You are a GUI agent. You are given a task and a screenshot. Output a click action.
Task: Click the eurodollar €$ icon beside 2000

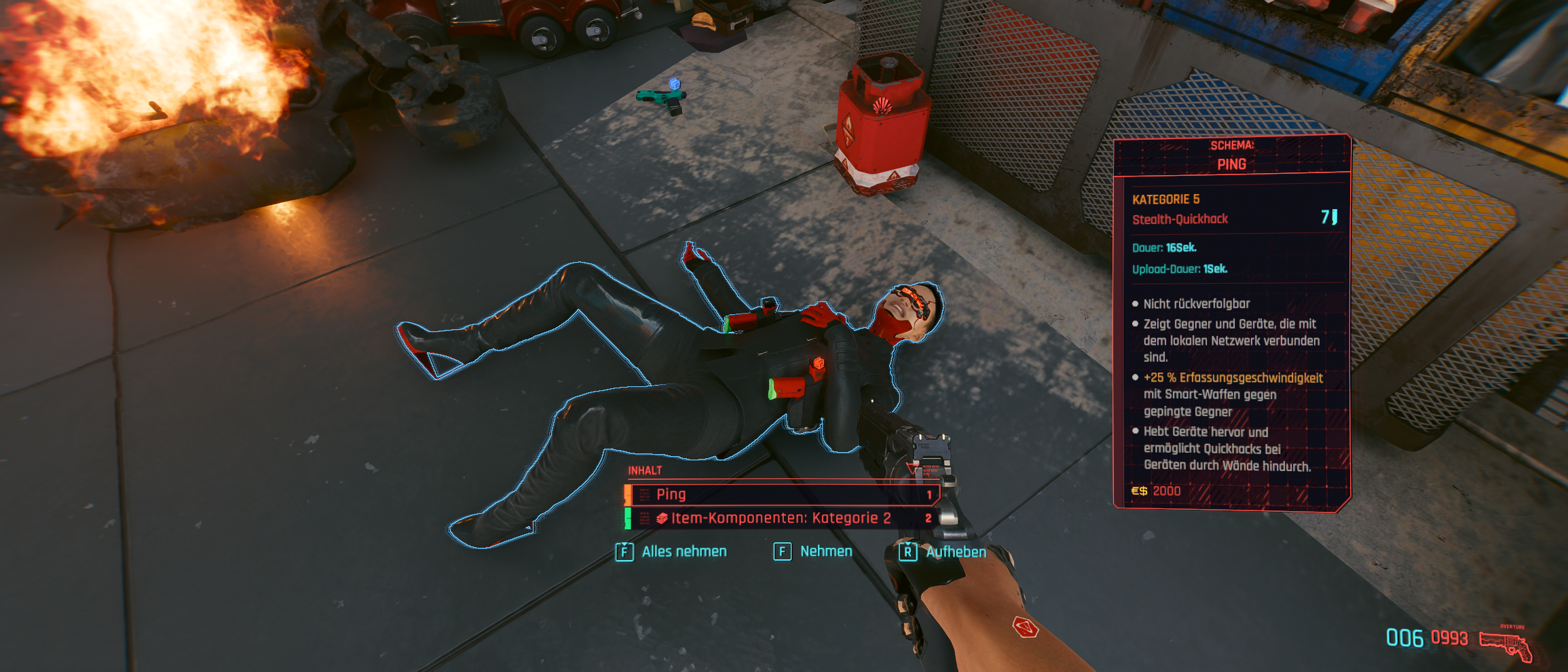1141,491
